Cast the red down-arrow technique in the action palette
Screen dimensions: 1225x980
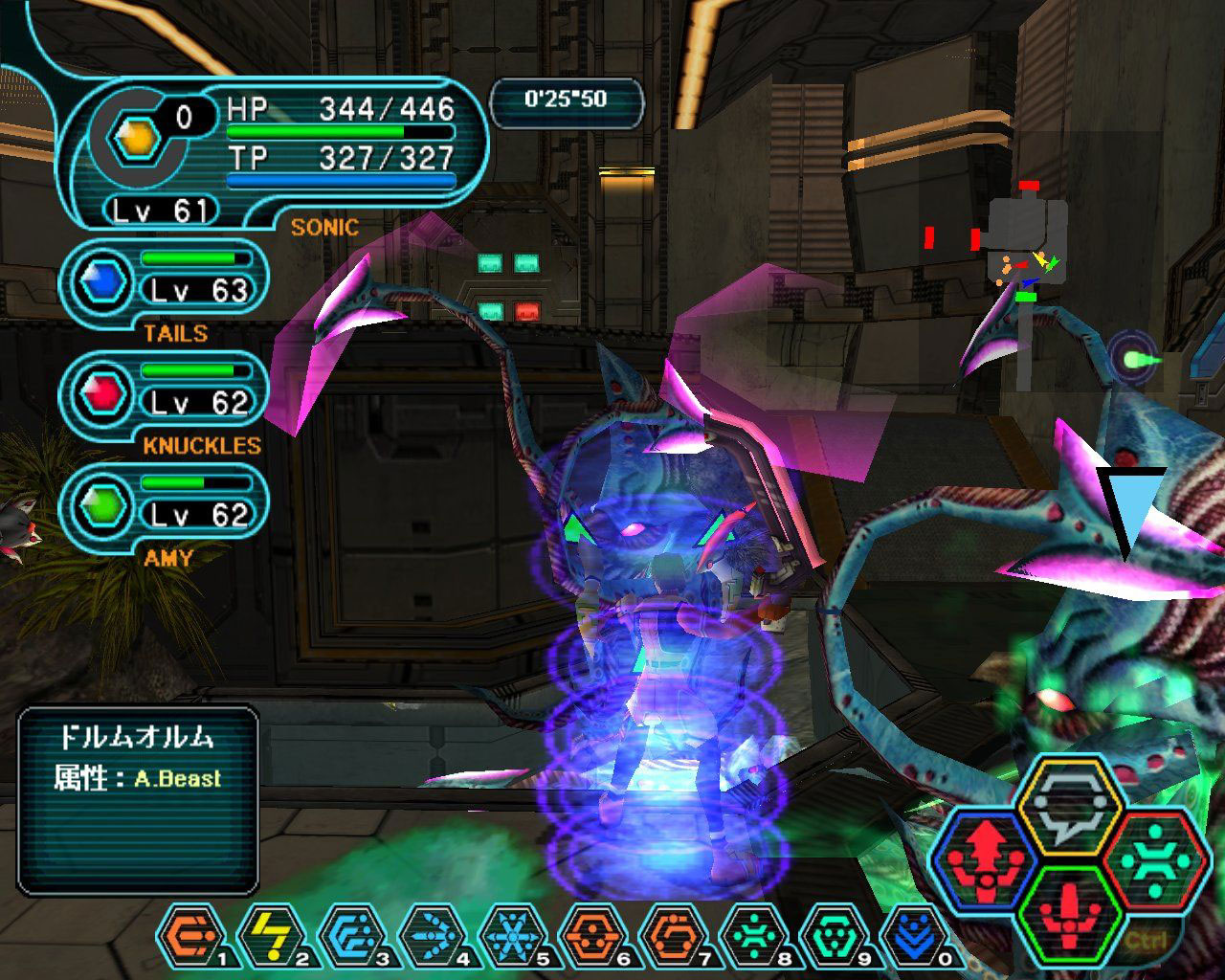coord(1068,912)
